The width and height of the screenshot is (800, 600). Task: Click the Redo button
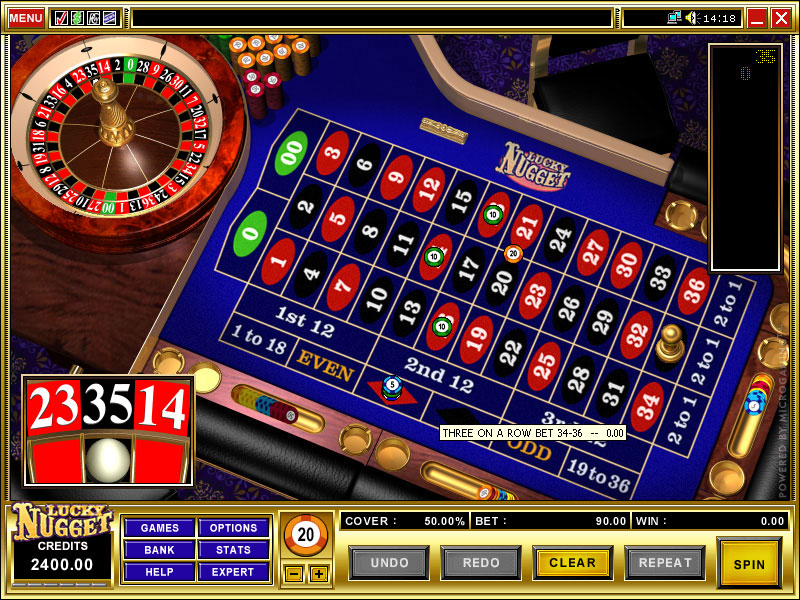click(x=481, y=563)
